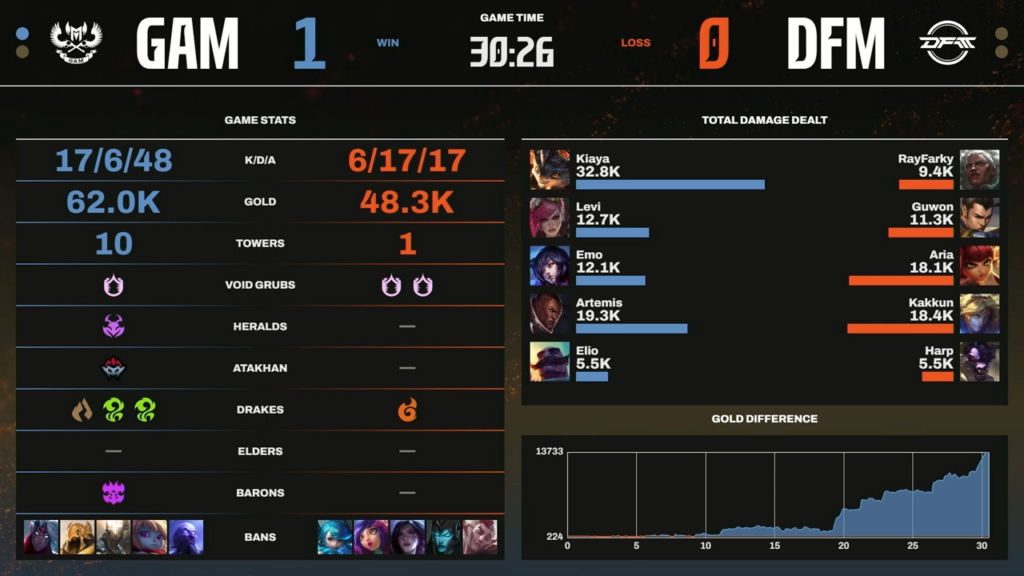This screenshot has width=1024, height=576.
Task: Choose Guwon's champion portrait
Action: 979,218
